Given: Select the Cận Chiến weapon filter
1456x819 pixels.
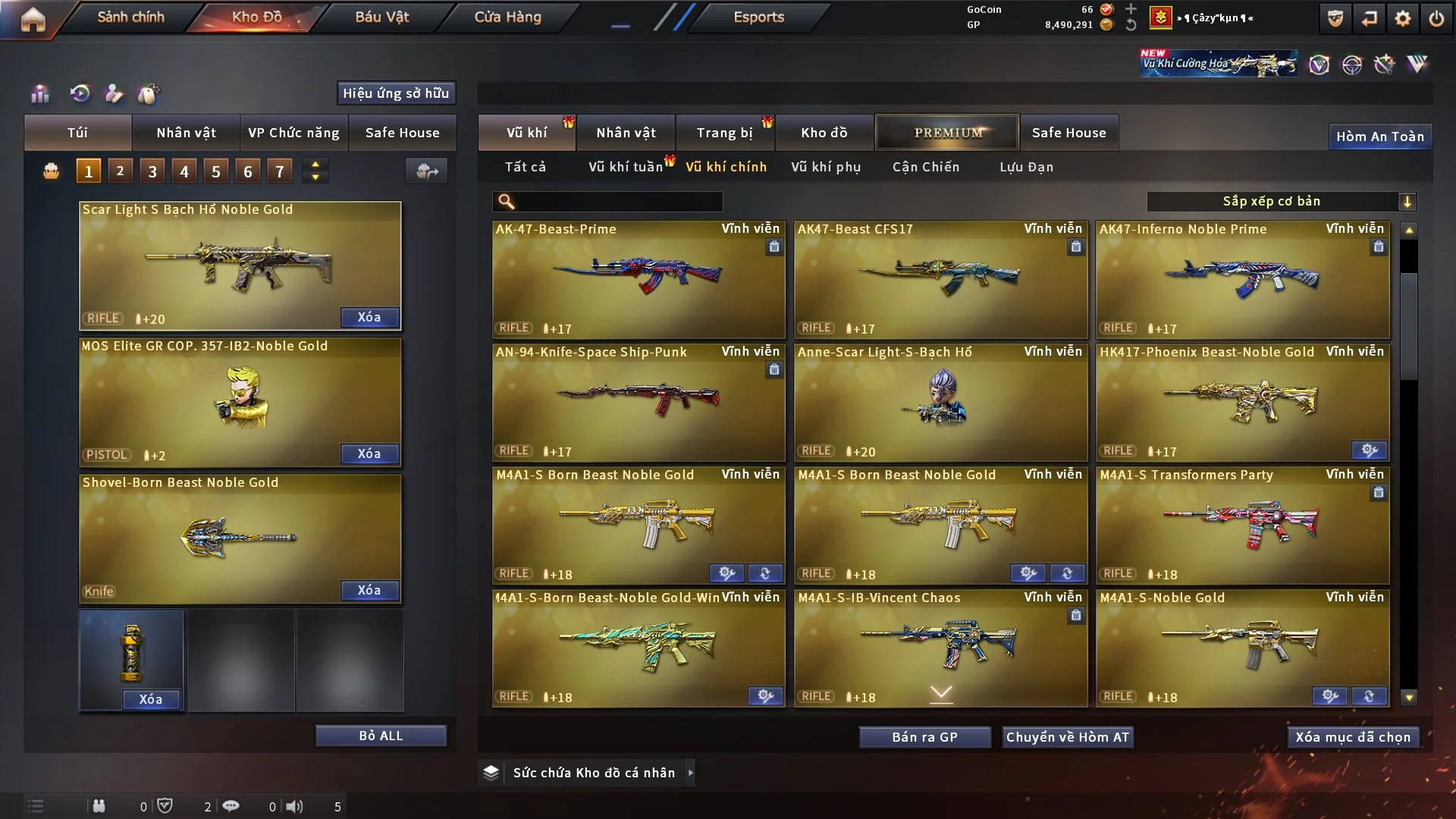Looking at the screenshot, I should click(x=925, y=167).
